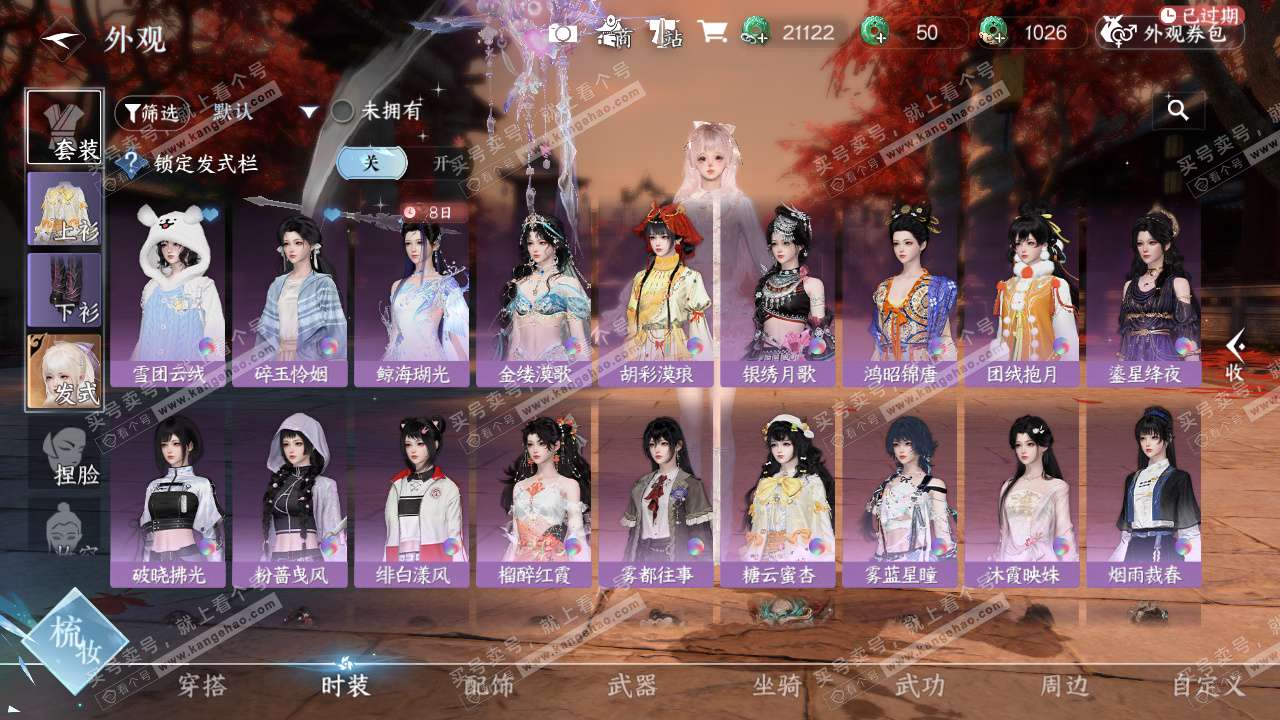Switch to the 坐骑 tab
The width and height of the screenshot is (1280, 720).
(x=777, y=686)
